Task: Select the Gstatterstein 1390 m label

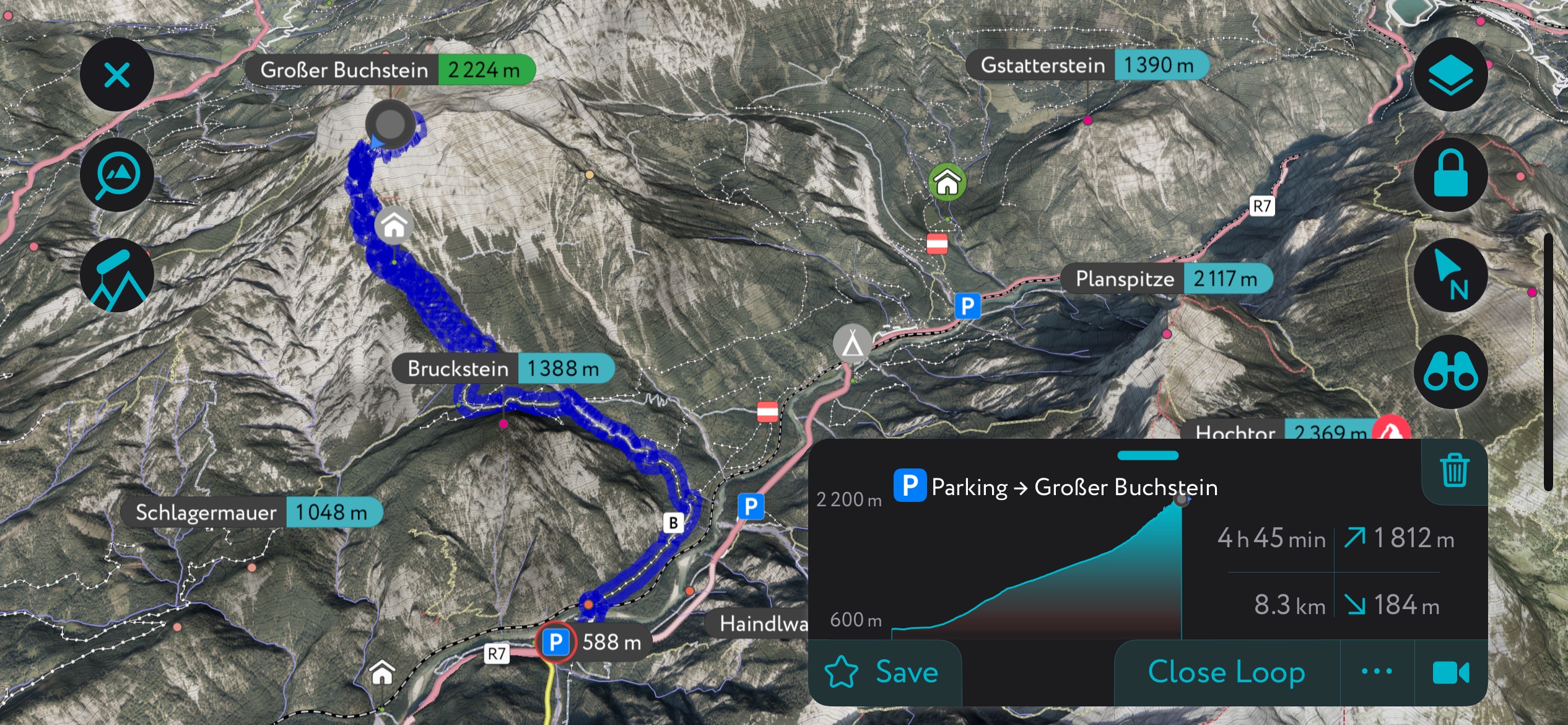Action: pyautogui.click(x=1087, y=65)
